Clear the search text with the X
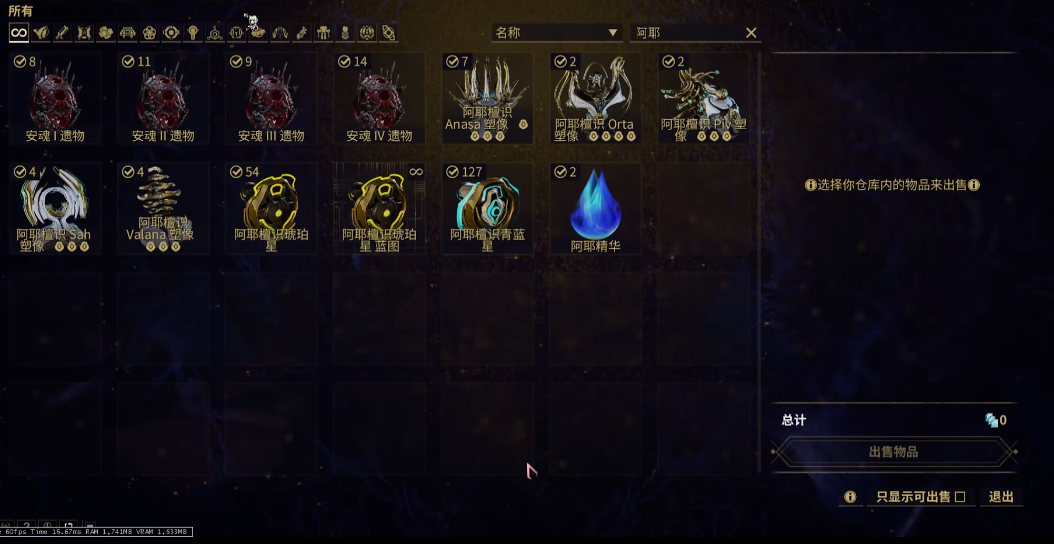 tap(751, 33)
